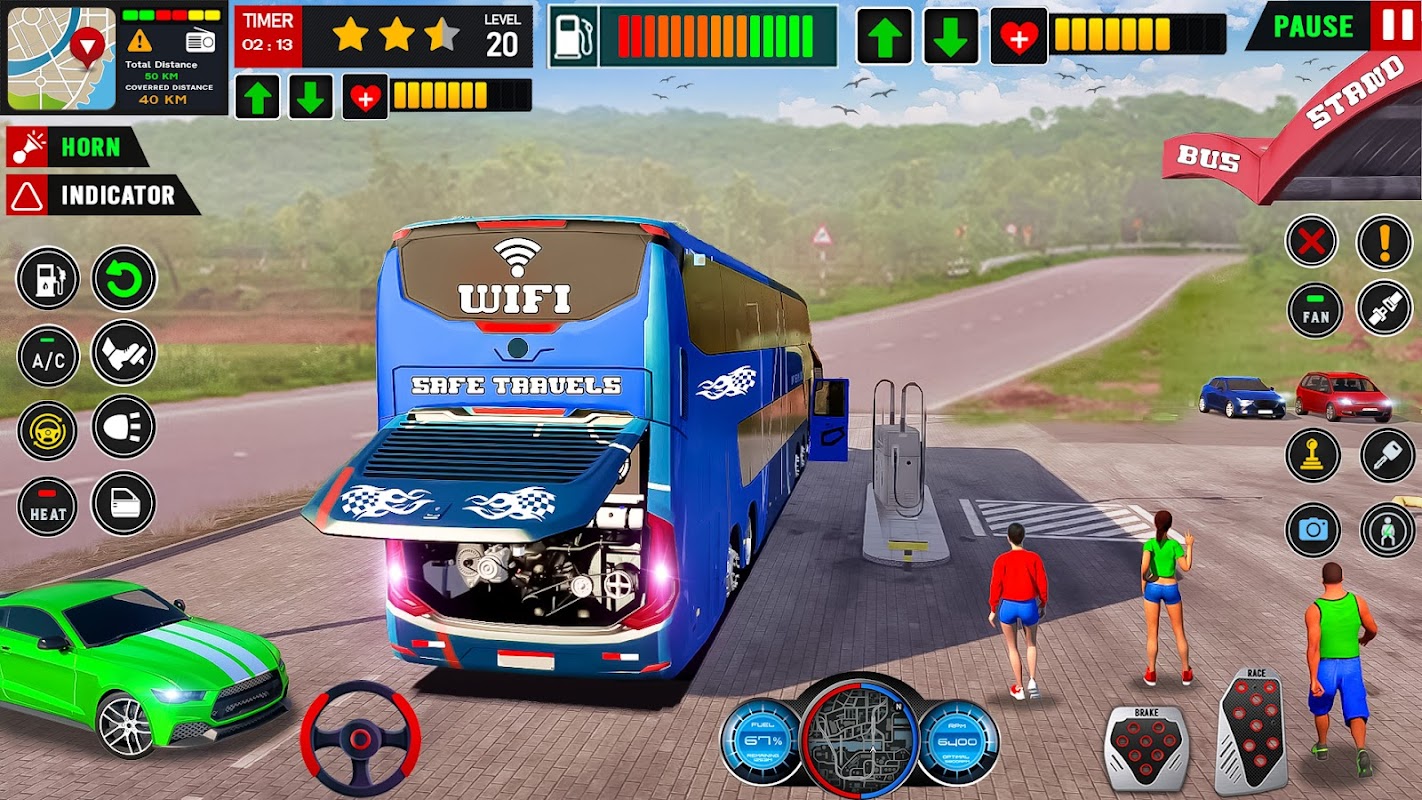Activate the foot pedal icon button
This screenshot has width=1422, height=800.
pyautogui.click(x=124, y=353)
